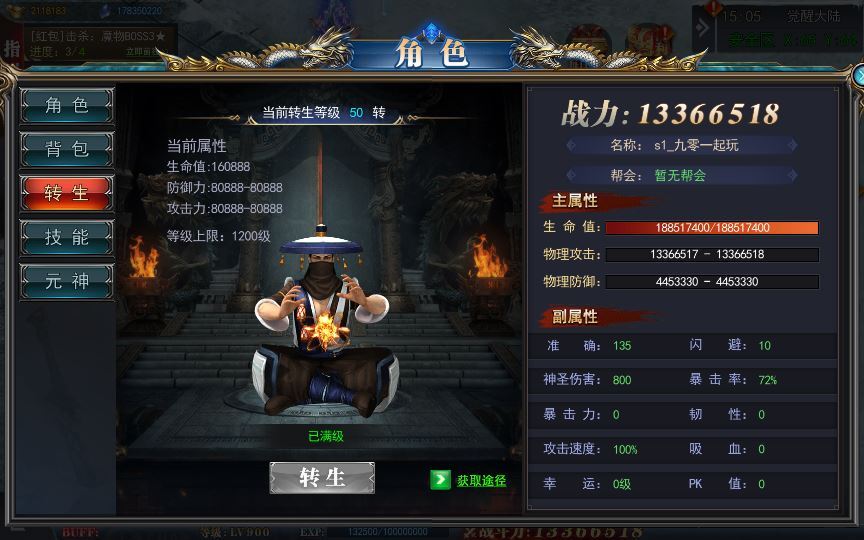This screenshot has width=864, height=540.
Task: Switch to the 角色 character tab
Action: [x=67, y=106]
